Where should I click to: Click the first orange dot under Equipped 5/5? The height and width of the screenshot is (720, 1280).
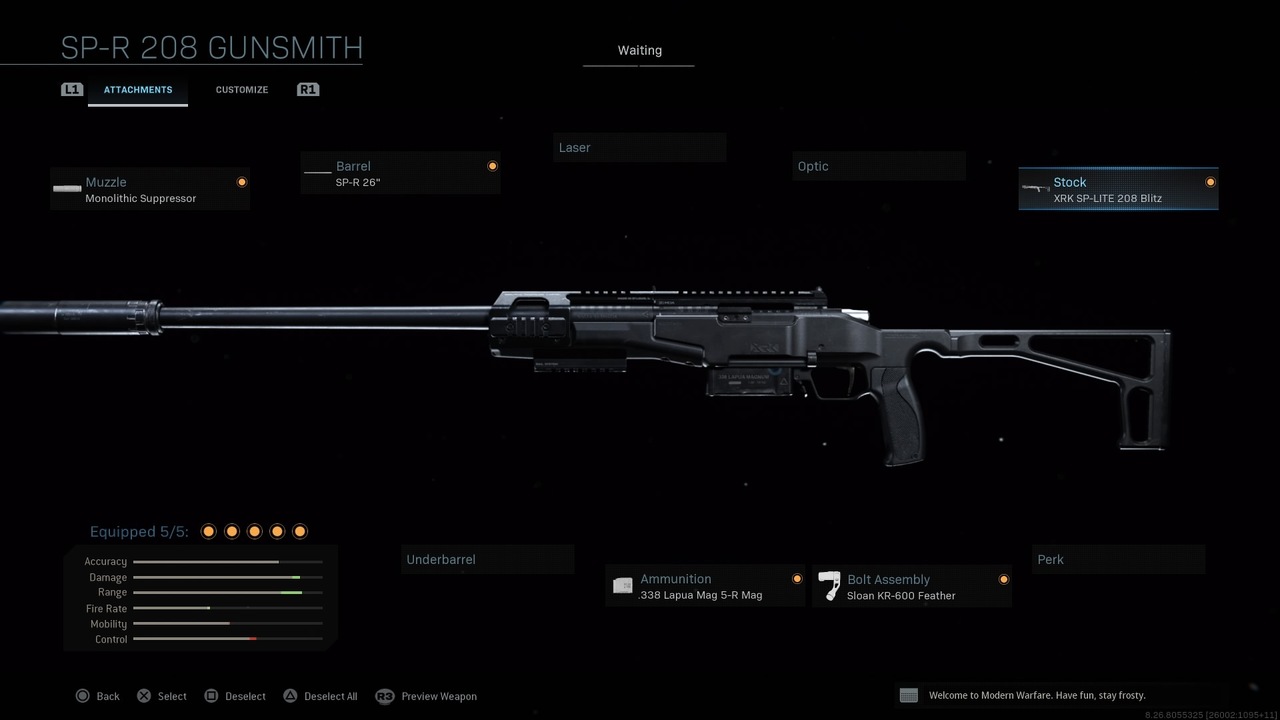[x=209, y=531]
